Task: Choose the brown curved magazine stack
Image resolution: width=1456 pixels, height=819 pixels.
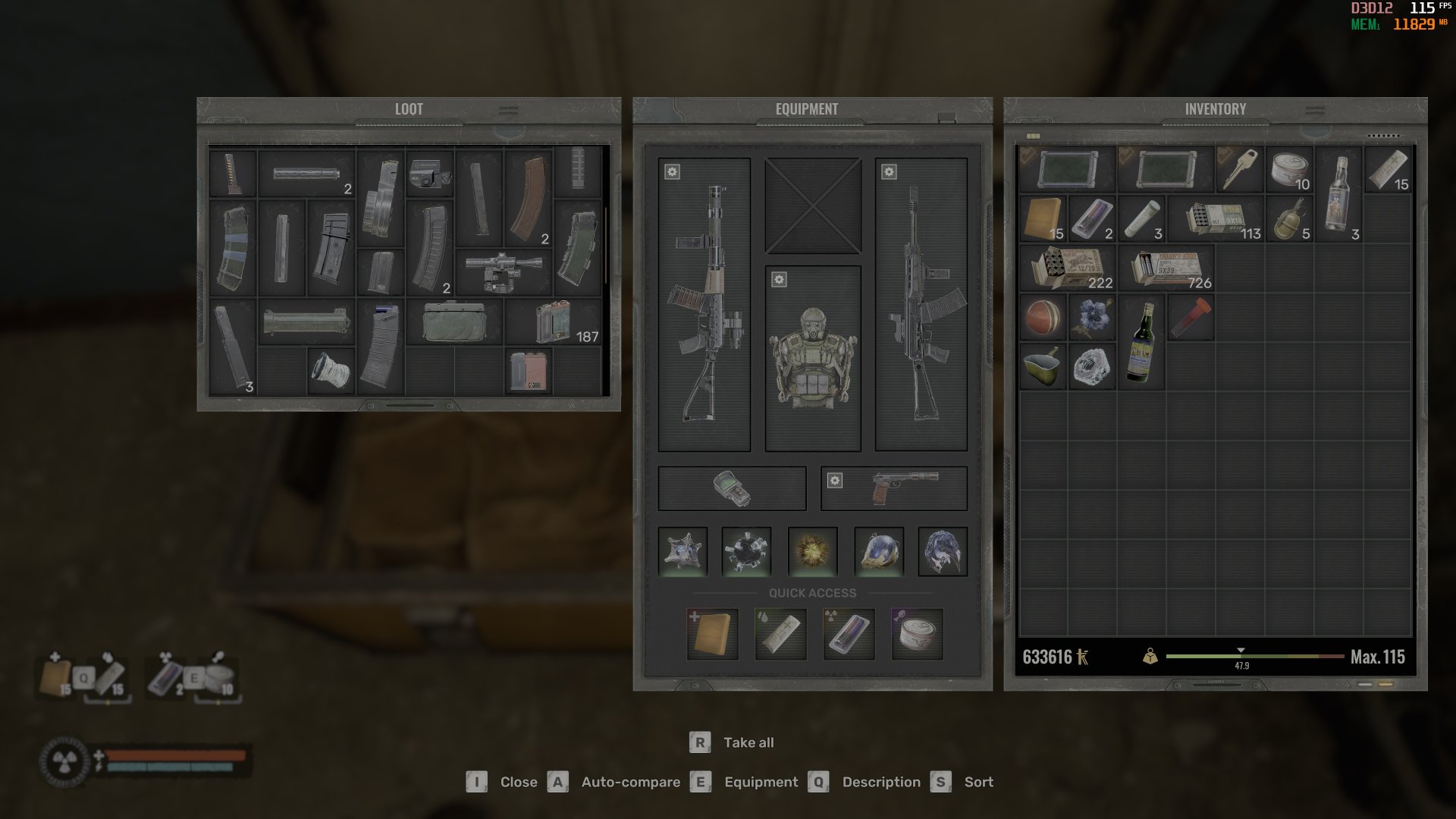Action: coord(529,199)
